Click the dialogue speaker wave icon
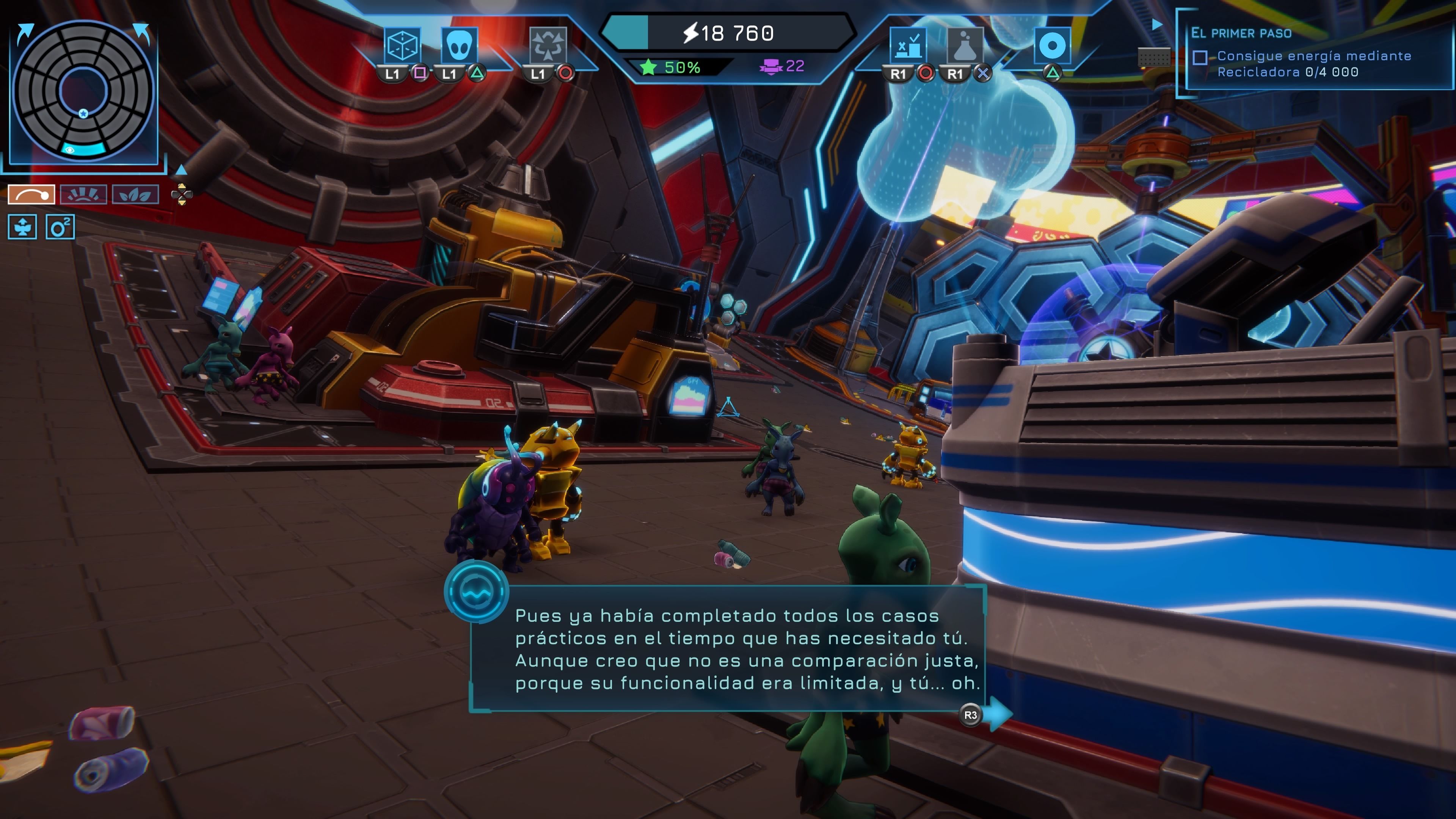The image size is (1456, 819). [x=476, y=591]
